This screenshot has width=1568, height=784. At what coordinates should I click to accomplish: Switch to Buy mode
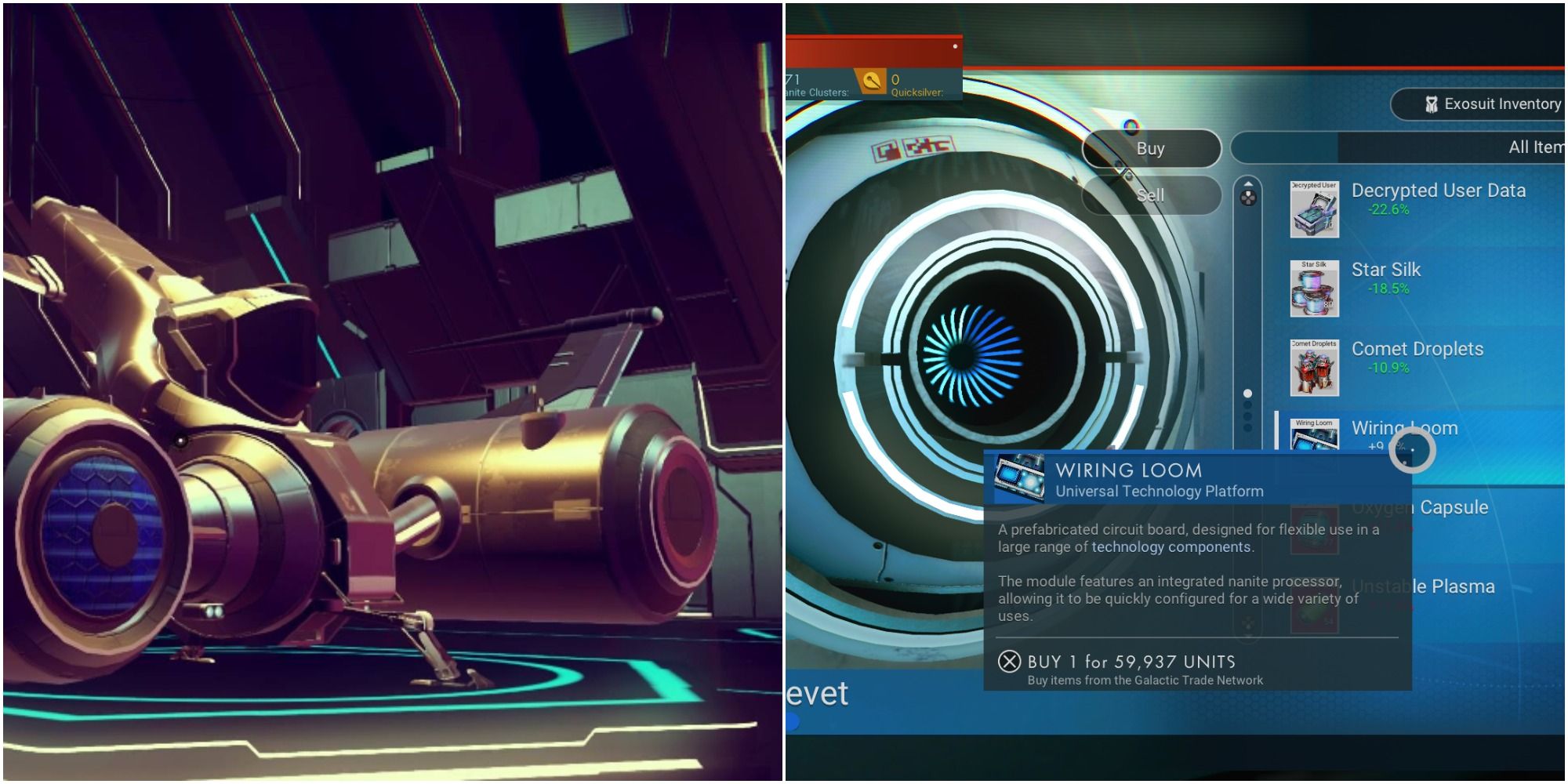(x=1151, y=148)
